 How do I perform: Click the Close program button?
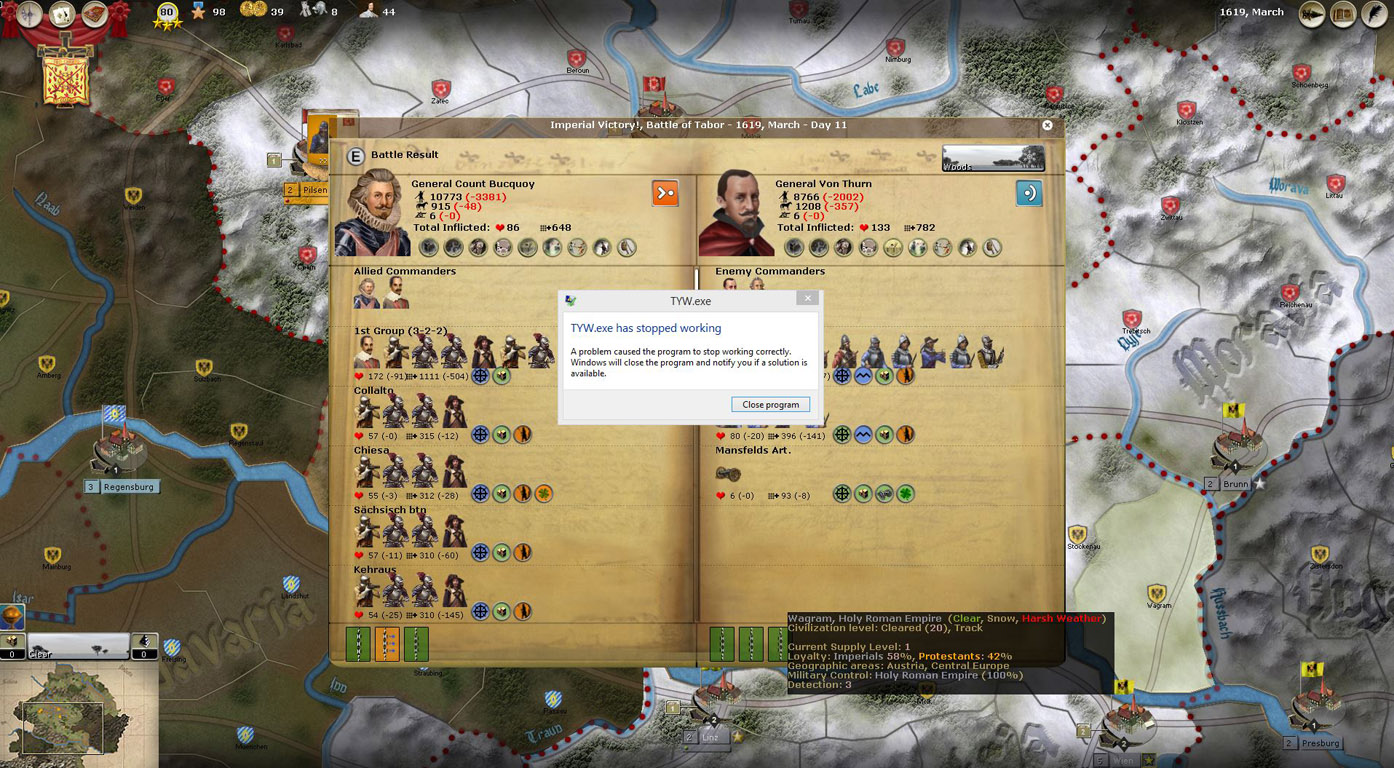tap(770, 405)
